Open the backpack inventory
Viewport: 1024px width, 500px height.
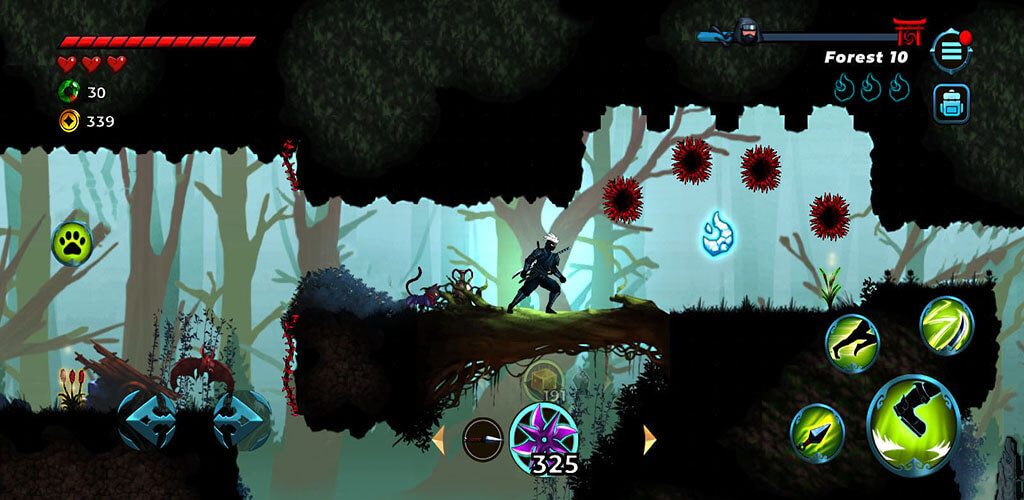click(949, 104)
